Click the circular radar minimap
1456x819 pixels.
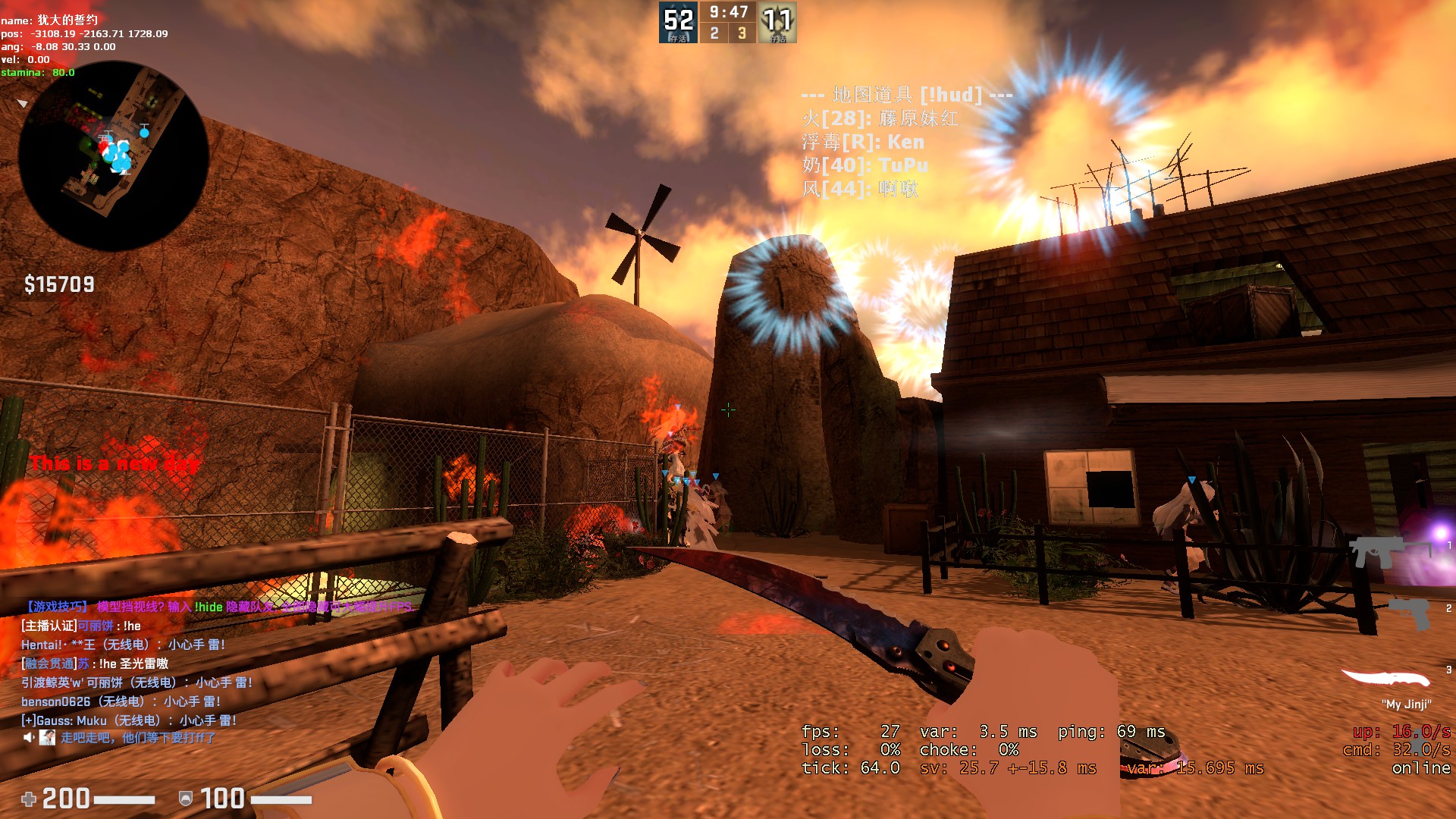point(114,155)
